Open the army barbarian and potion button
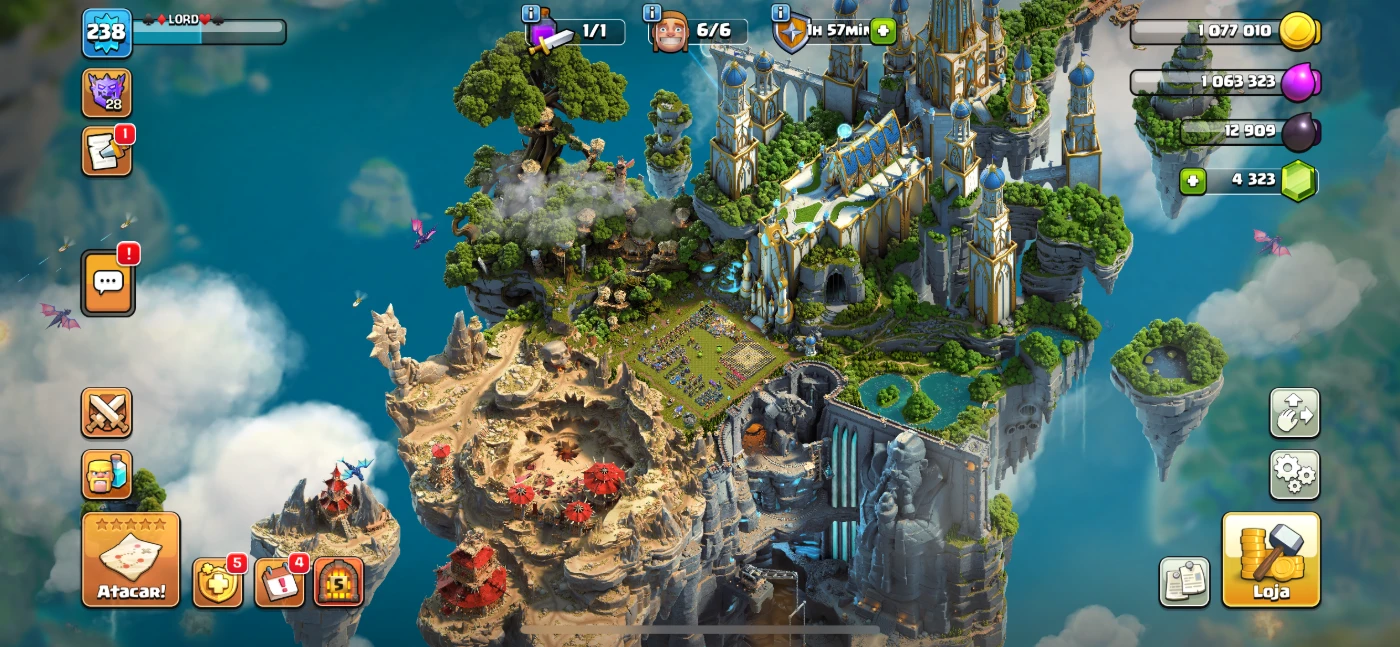1400x647 pixels. (106, 474)
